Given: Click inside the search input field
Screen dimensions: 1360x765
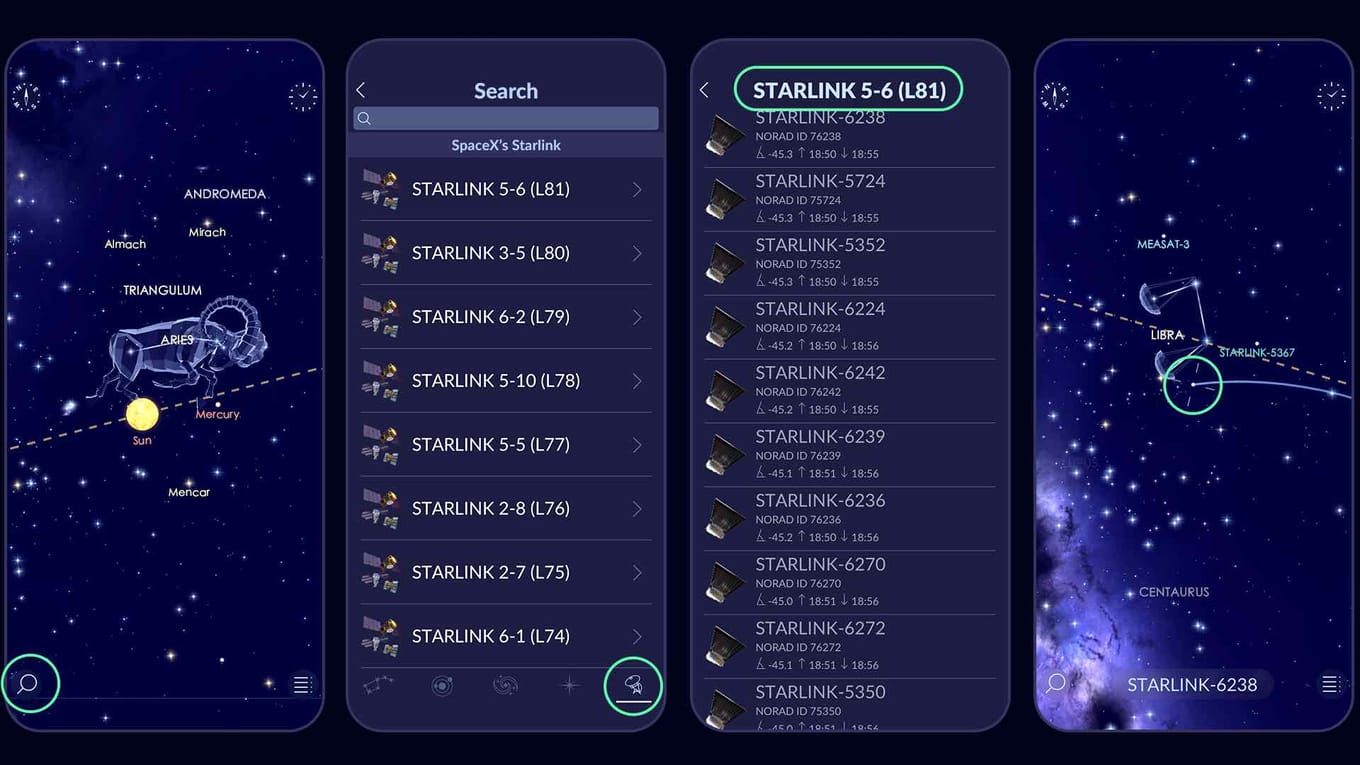Looking at the screenshot, I should coord(505,118).
